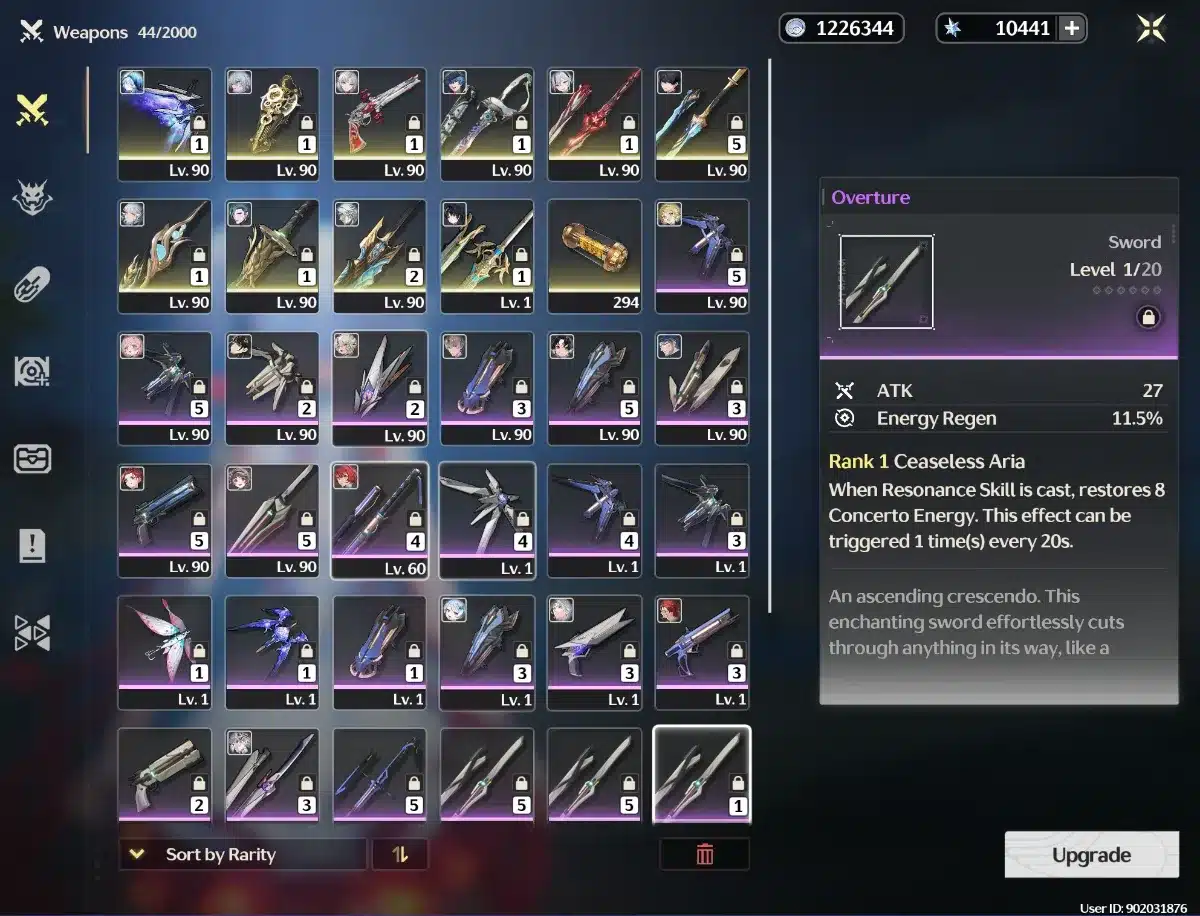
Task: Switch to the crossed swords Weapons tab
Action: (x=33, y=110)
